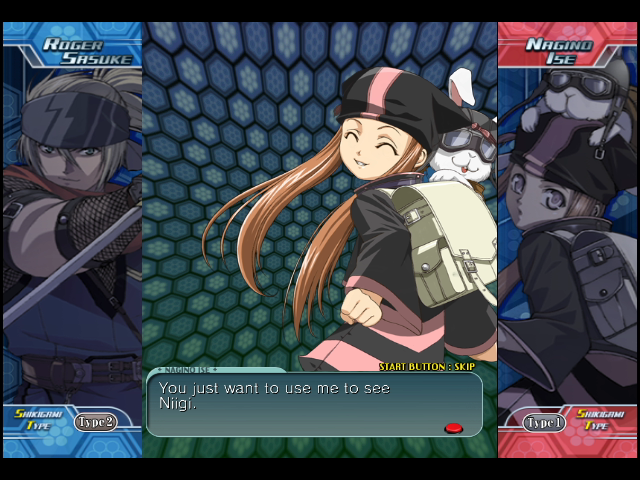Choose the Nagino Ise character panel
Viewport: 640px width, 480px height.
[567, 230]
